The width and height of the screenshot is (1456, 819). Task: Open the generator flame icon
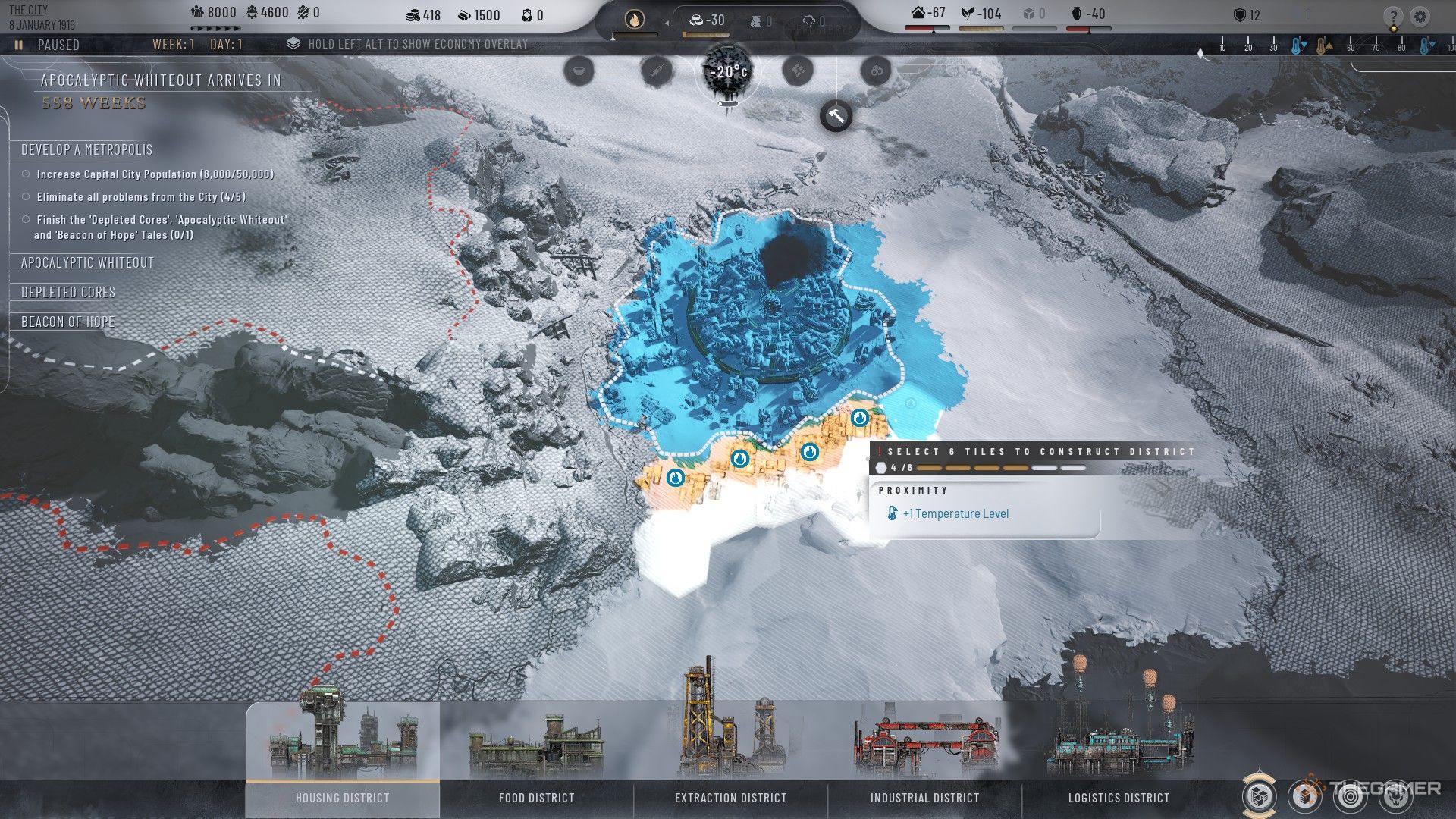tap(634, 20)
